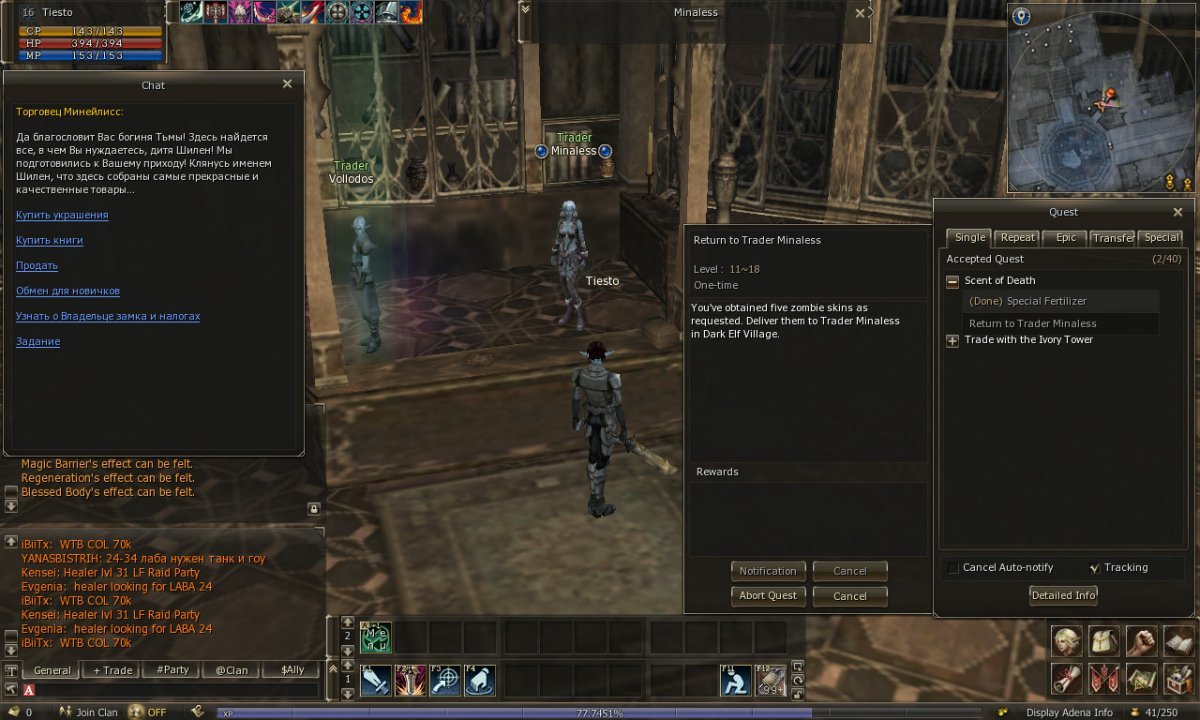The image size is (1200, 720).
Task: Choose the Купить книги dialogue option
Action: pyautogui.click(x=49, y=240)
